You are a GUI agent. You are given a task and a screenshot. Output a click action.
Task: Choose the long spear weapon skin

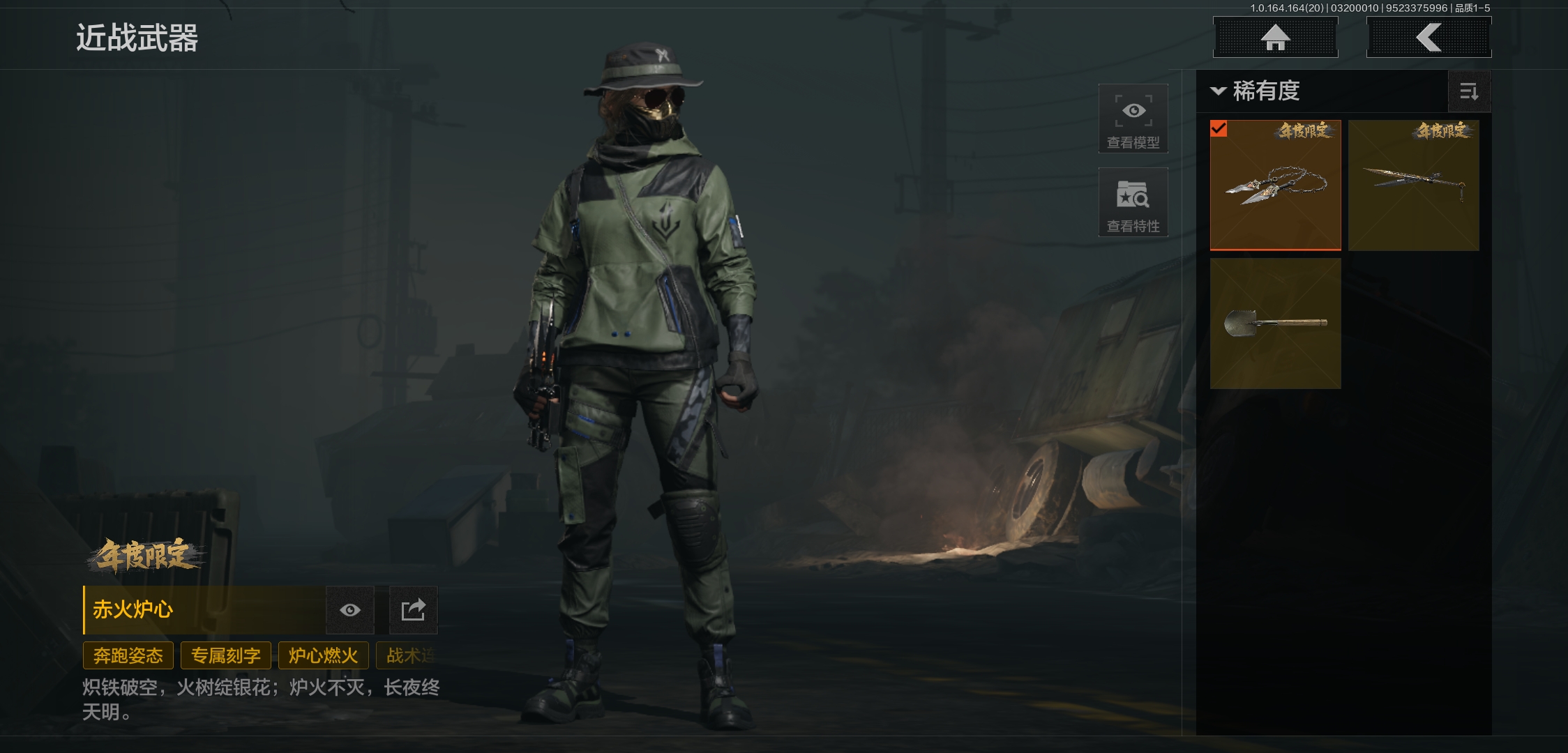pos(1413,185)
